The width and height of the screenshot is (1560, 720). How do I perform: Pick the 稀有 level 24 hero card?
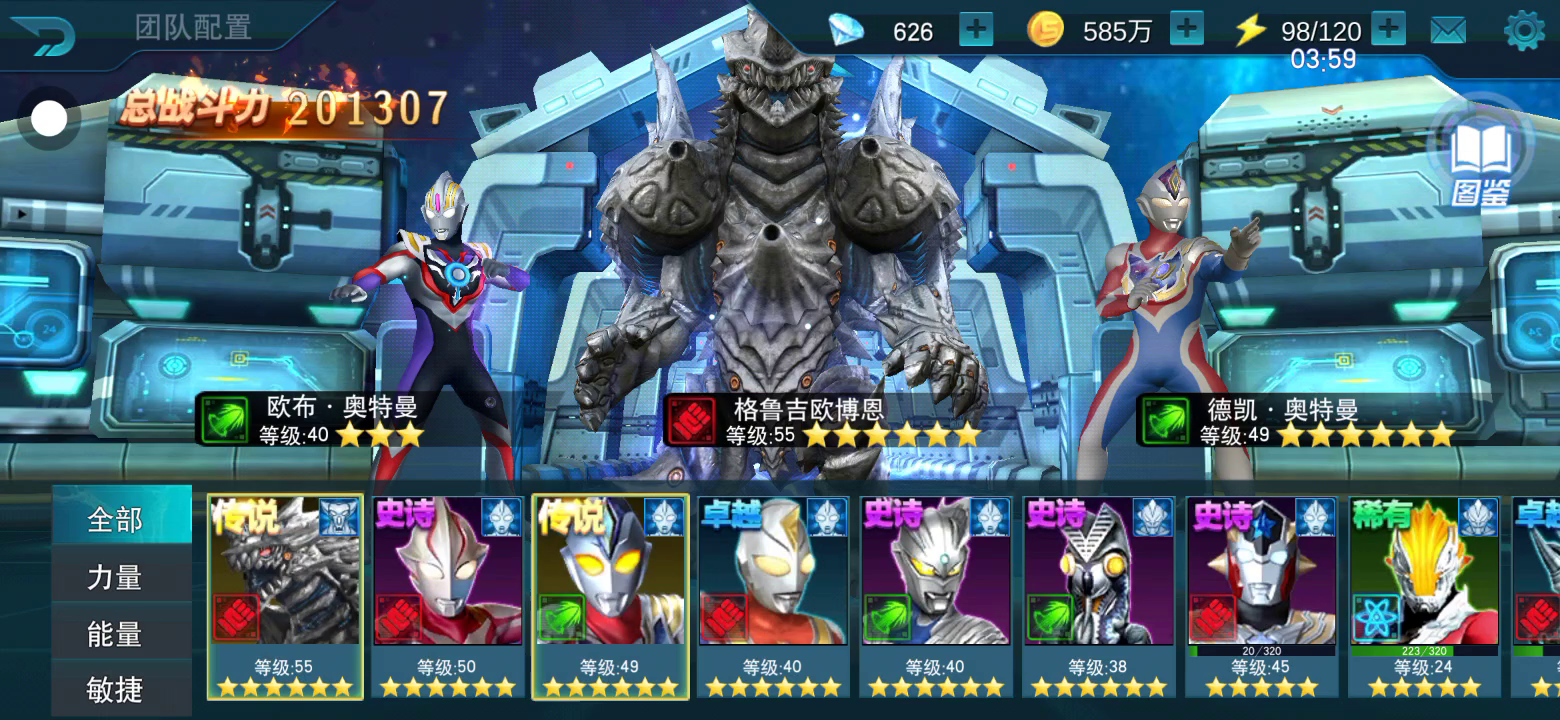[1424, 596]
